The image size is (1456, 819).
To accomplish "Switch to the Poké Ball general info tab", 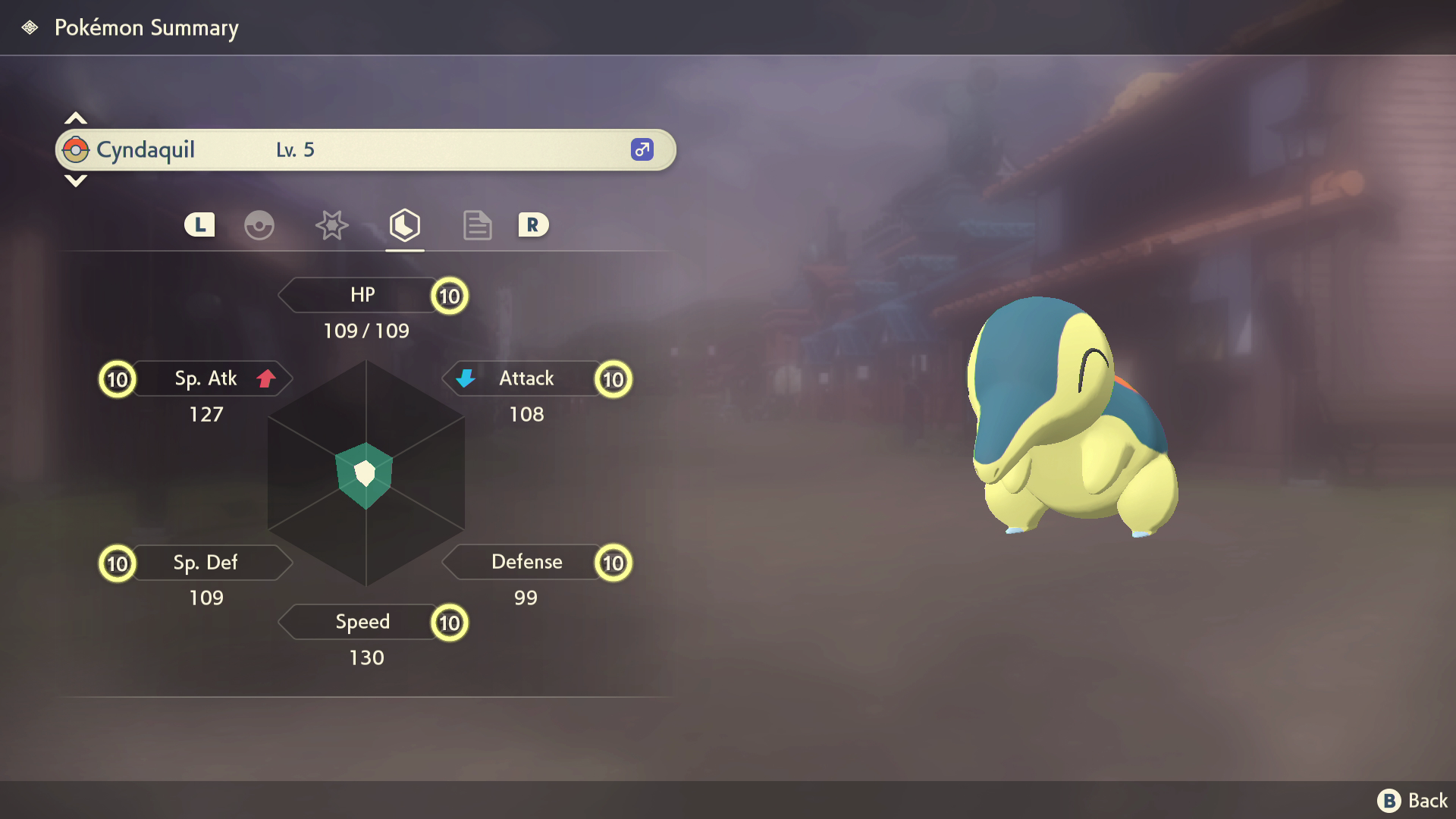I will tap(259, 225).
